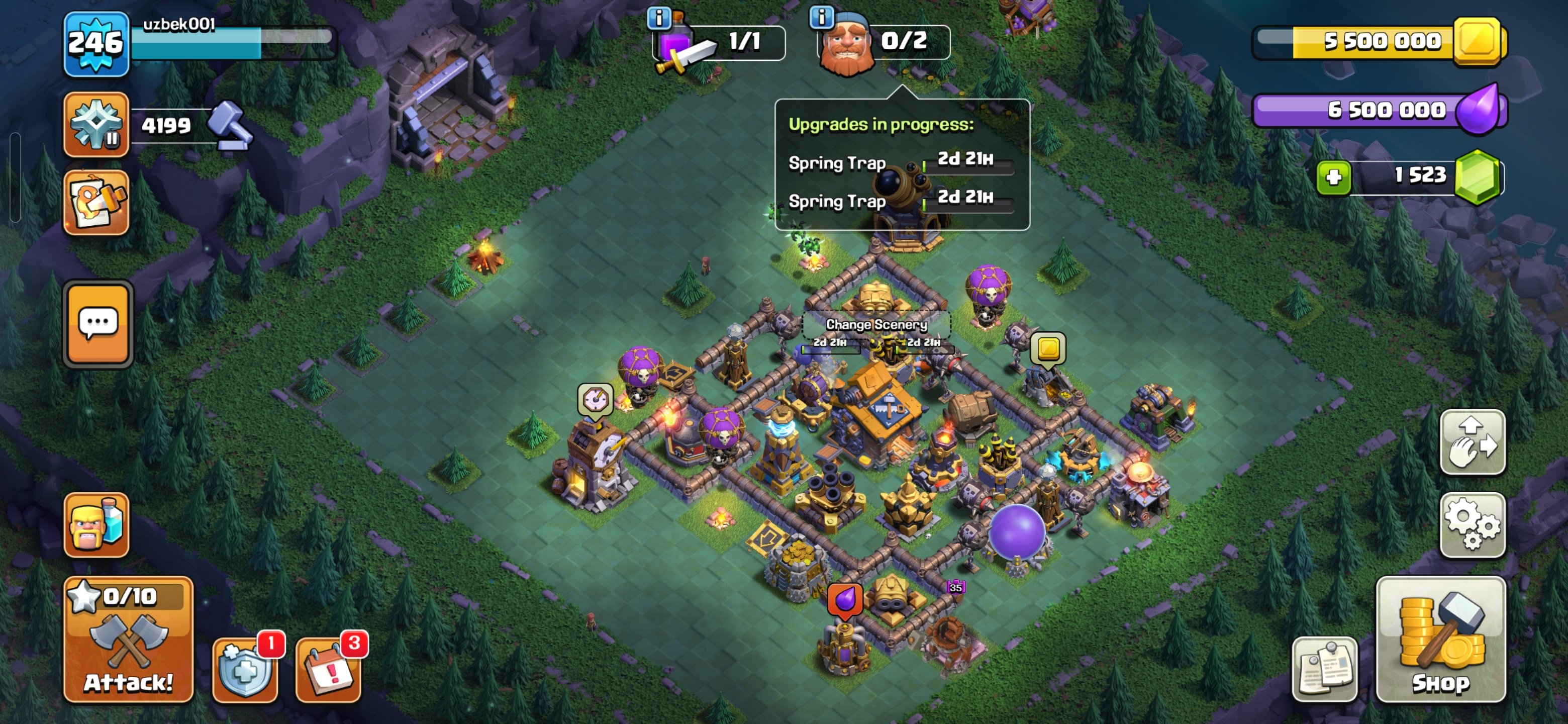The image size is (1568, 724).
Task: Open troop training via the Barbarian icon
Action: coord(96,525)
